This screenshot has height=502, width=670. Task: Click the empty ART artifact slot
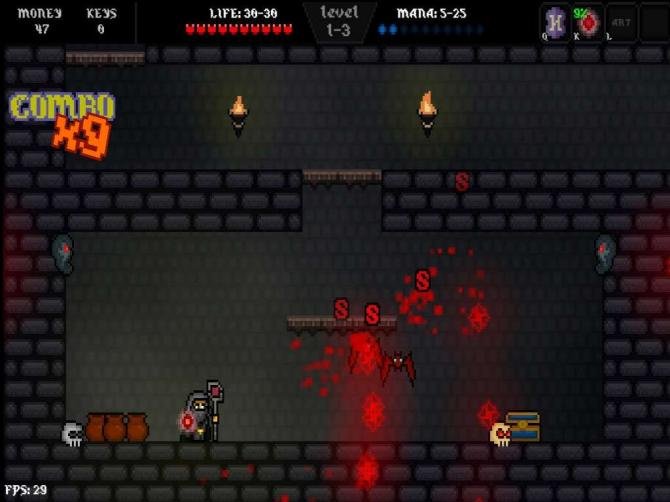point(621,22)
